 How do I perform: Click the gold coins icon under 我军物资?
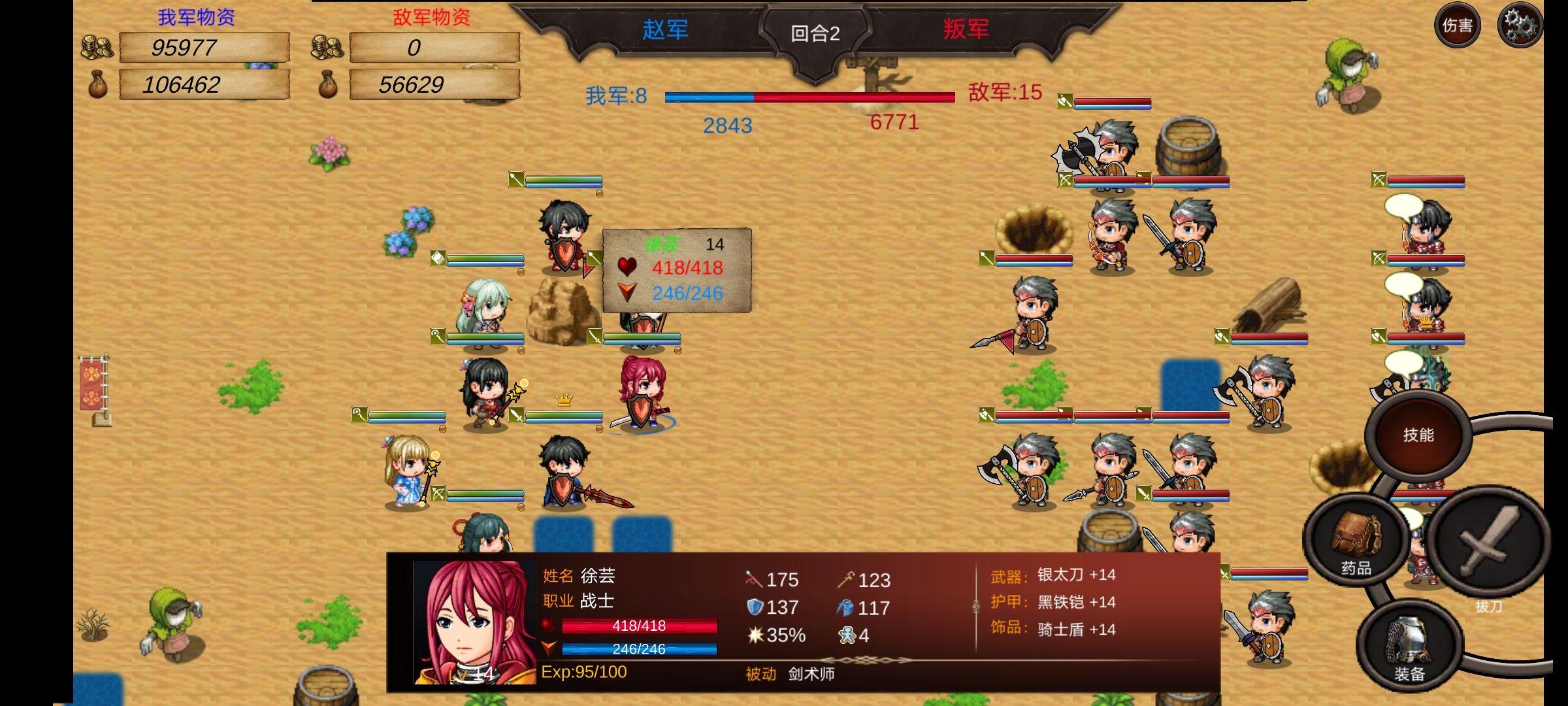(x=97, y=46)
